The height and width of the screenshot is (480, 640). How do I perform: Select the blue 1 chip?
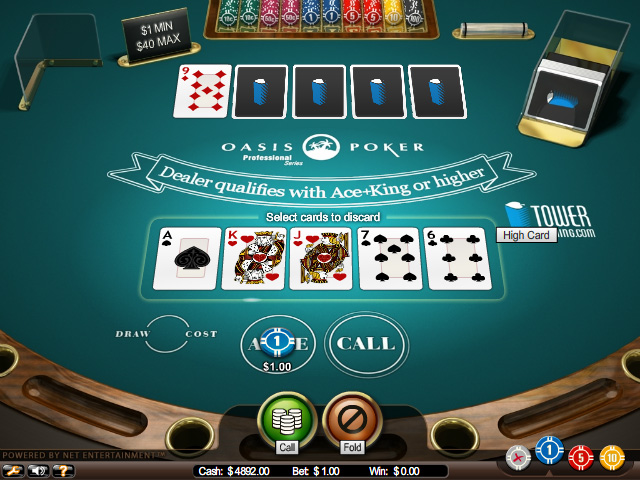pos(546,454)
